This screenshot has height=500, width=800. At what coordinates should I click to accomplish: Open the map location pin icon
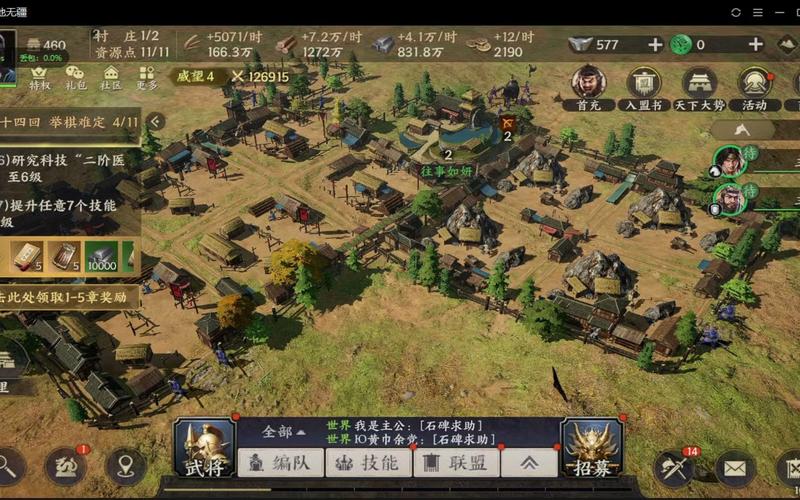point(125,466)
